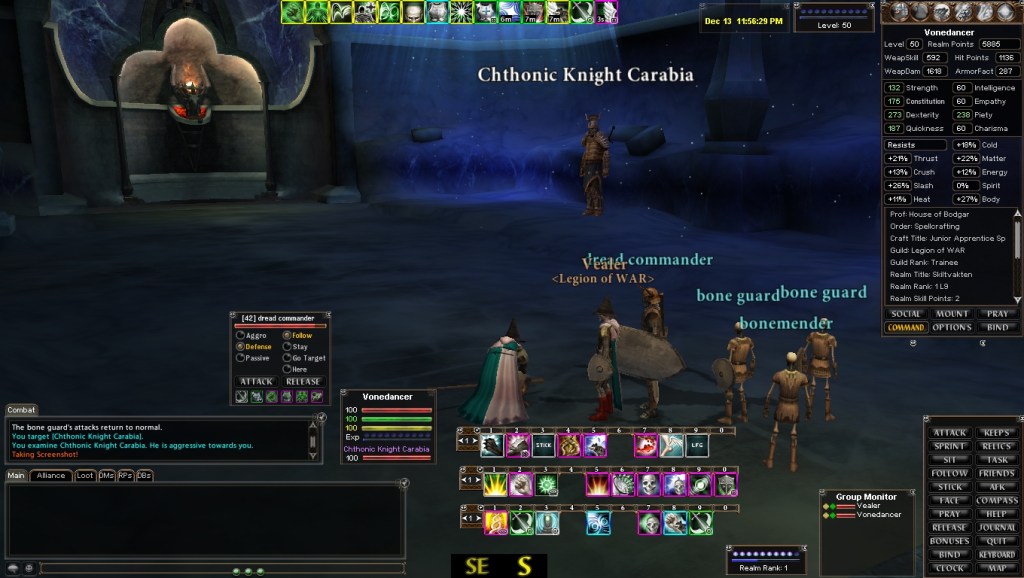Switch to the Alliance chat tab

click(49, 475)
